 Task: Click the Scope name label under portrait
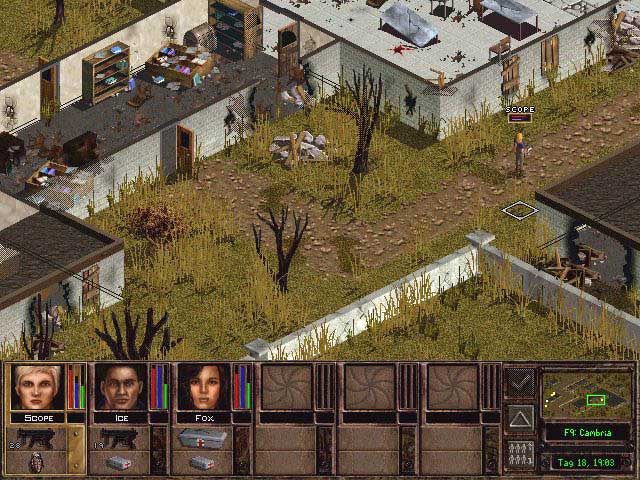pos(37,417)
